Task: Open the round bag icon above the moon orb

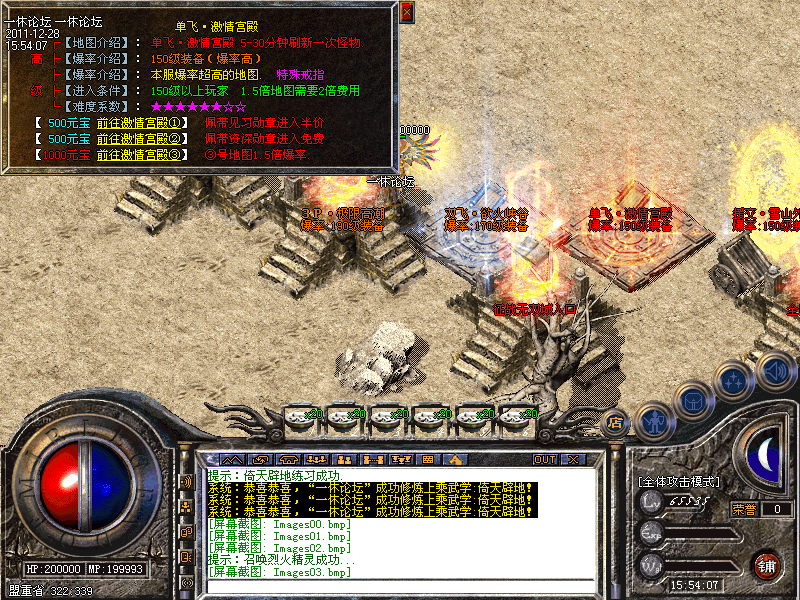Action: point(695,403)
